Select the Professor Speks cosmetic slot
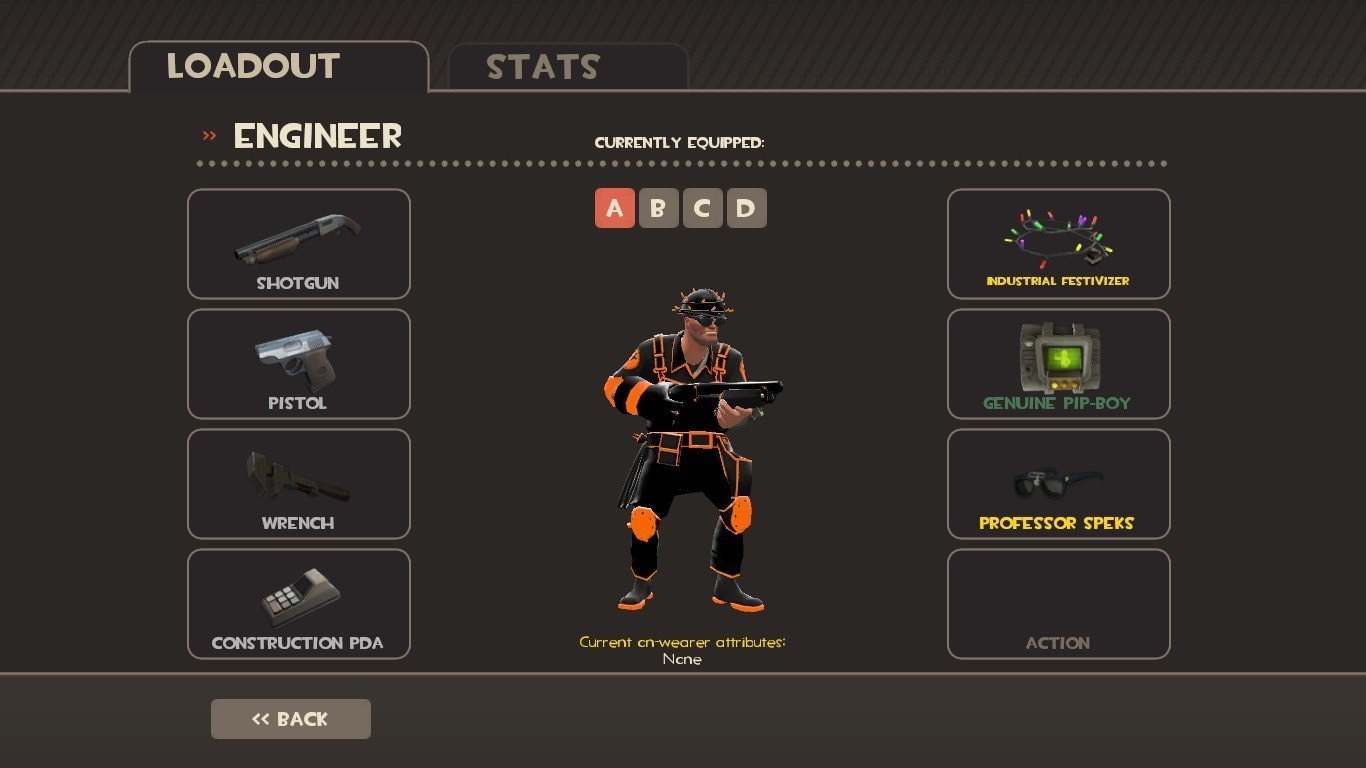 pyautogui.click(x=1058, y=484)
